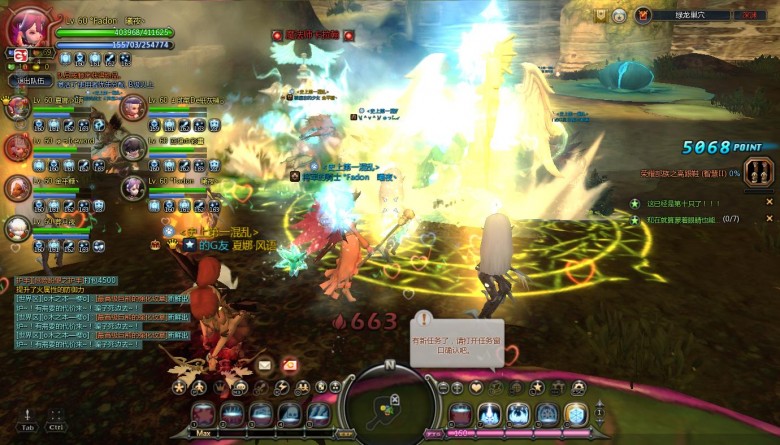Open the orange notification icon beside the envelope

(290, 366)
